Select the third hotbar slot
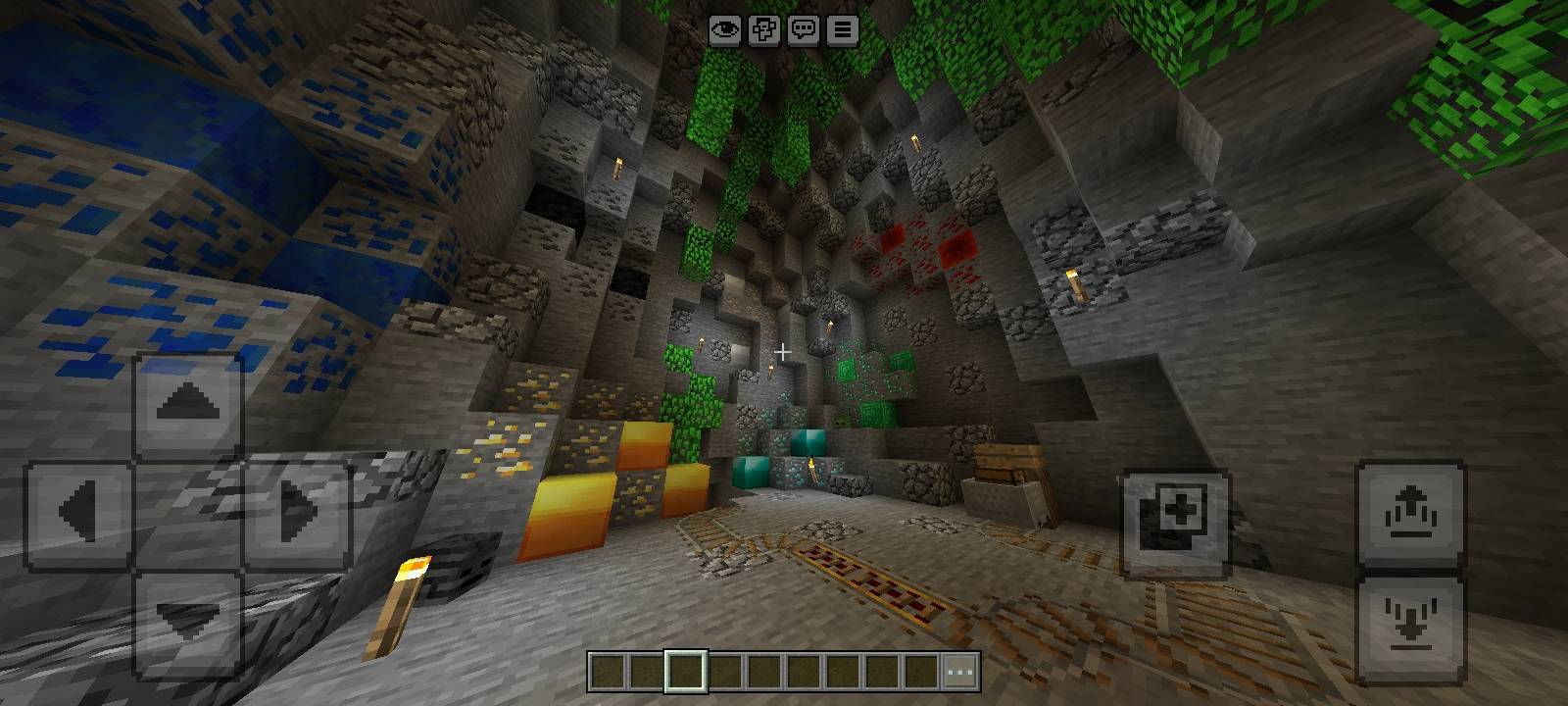Viewport: 1568px width, 706px height. pyautogui.click(x=725, y=671)
